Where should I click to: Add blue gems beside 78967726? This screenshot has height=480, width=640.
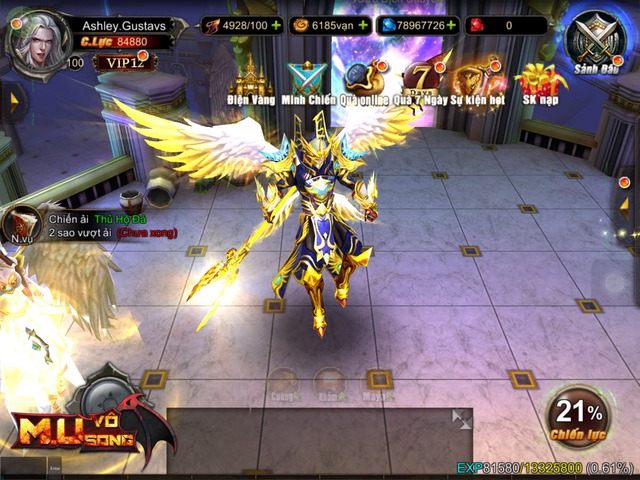452,25
